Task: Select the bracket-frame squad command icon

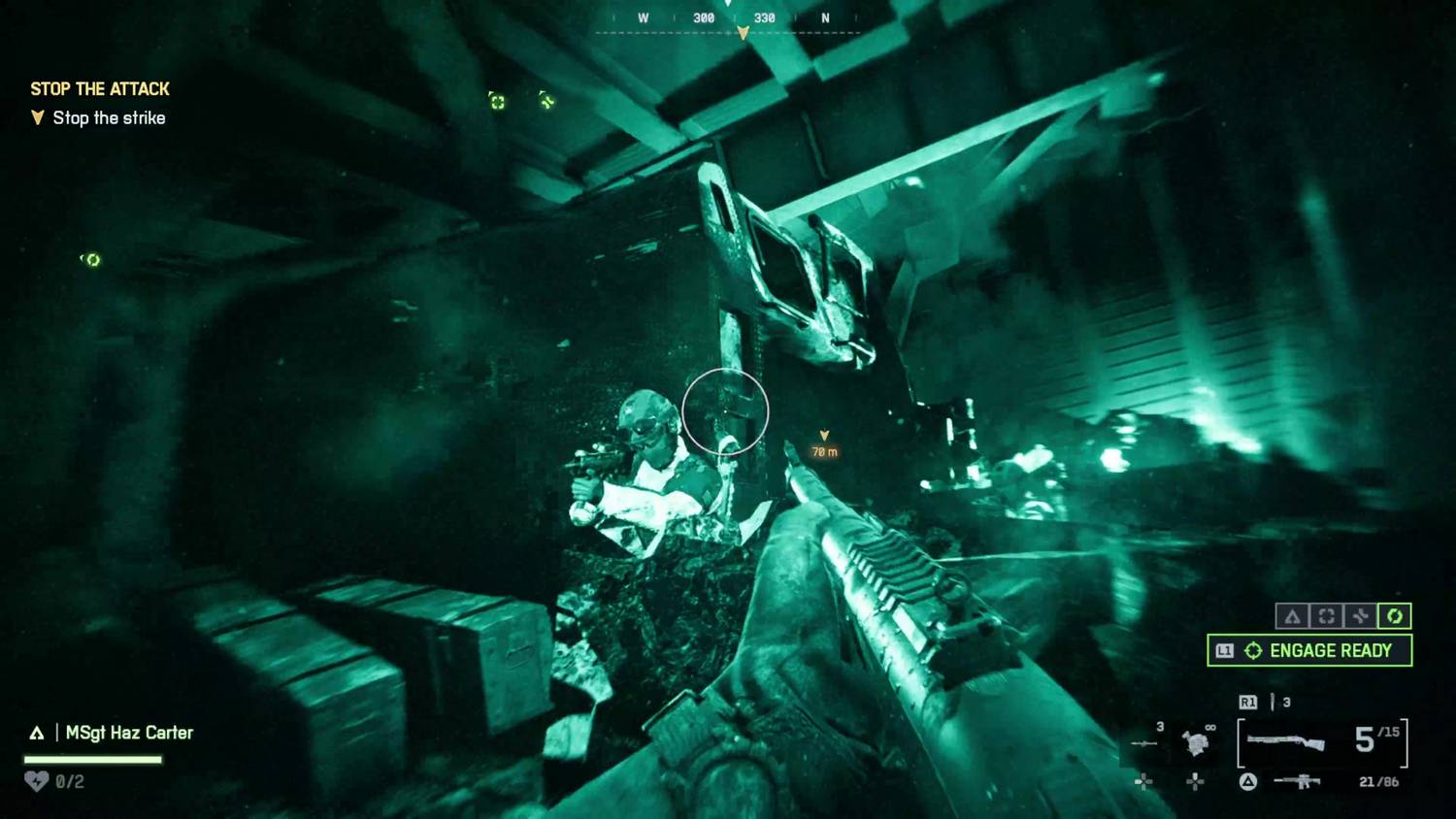Action: [x=1326, y=616]
